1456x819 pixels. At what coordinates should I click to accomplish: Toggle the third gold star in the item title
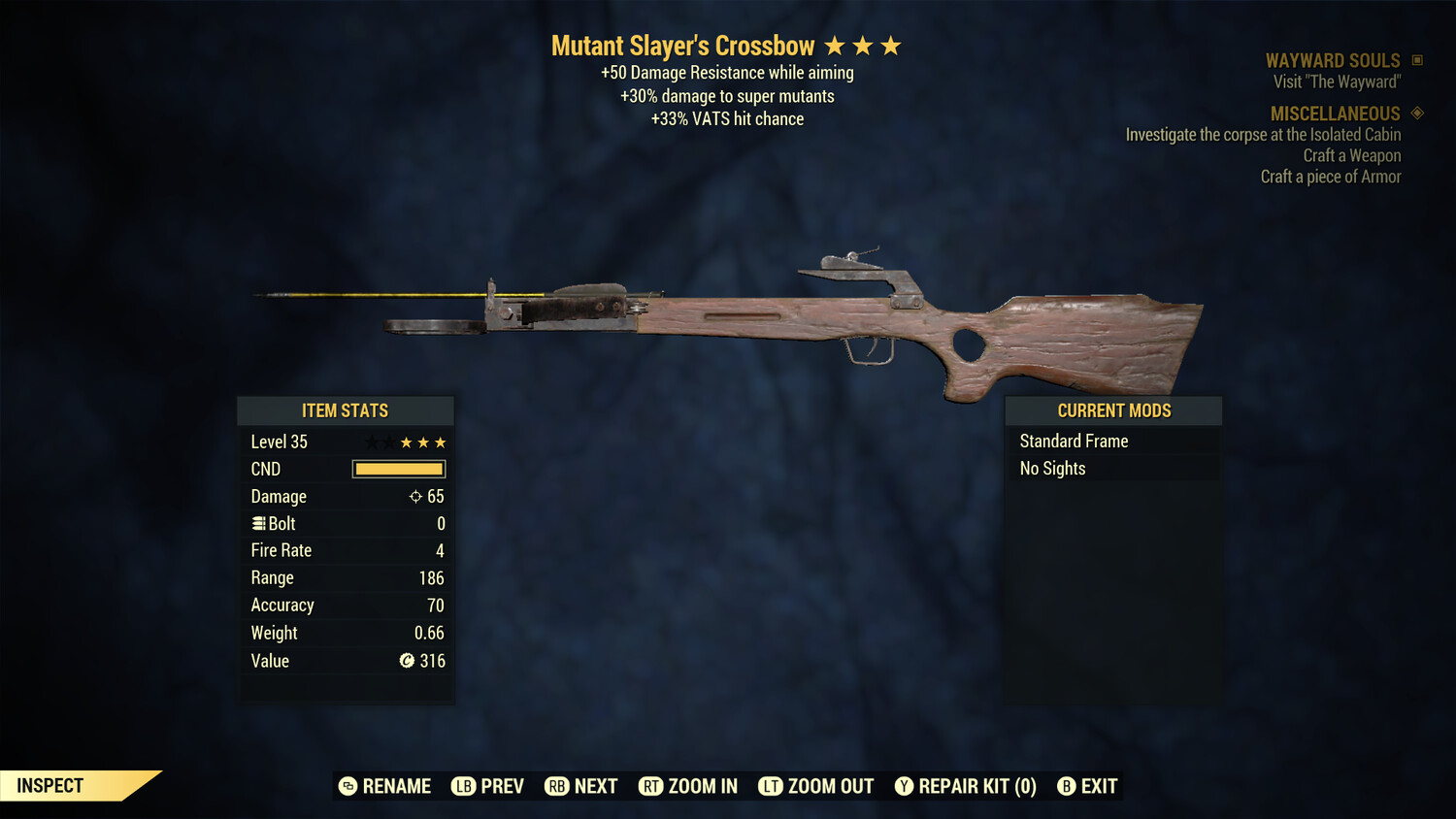click(892, 44)
